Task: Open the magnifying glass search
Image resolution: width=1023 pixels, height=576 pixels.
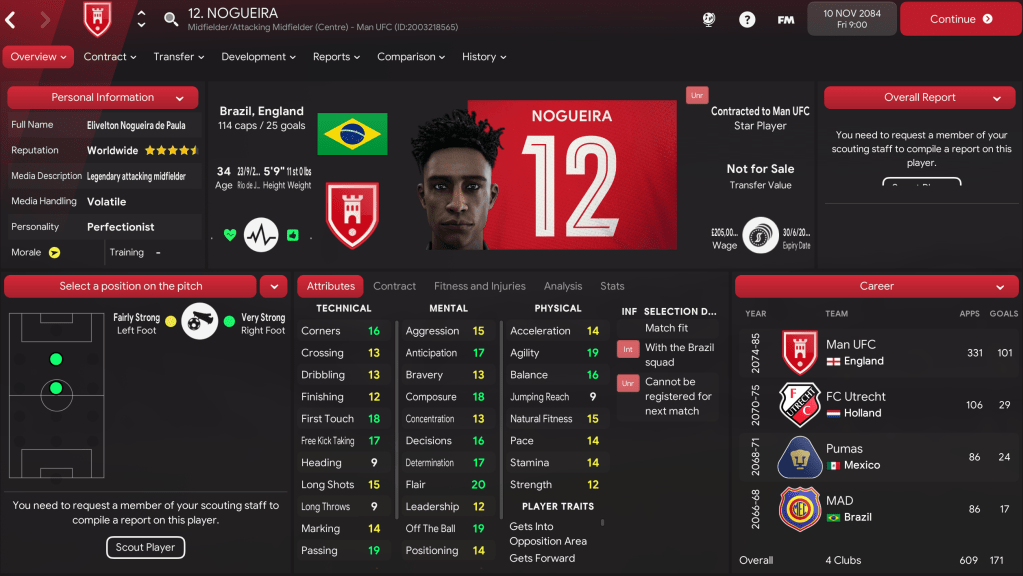Action: pos(171,19)
